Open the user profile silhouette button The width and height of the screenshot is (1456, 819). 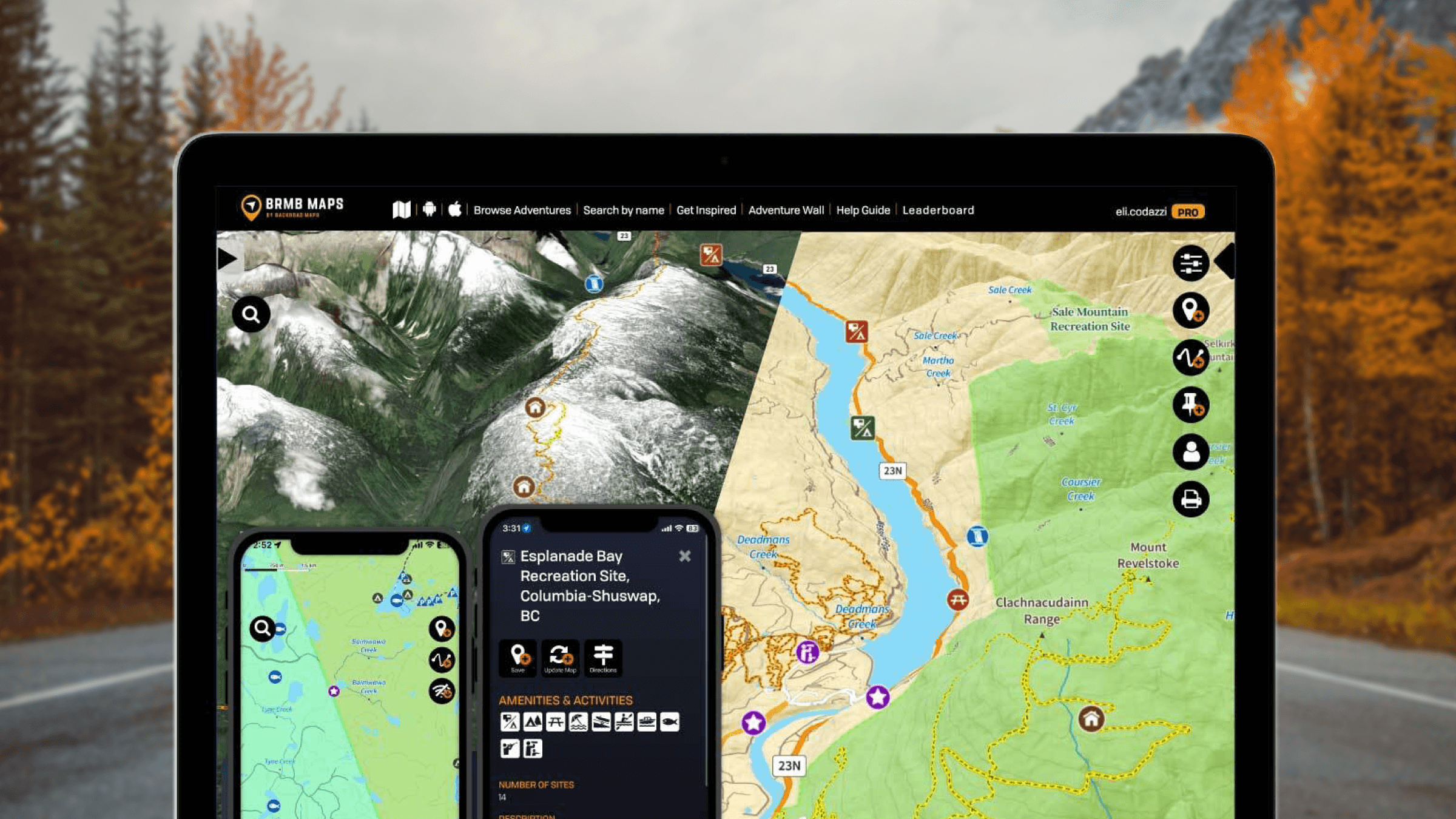point(1190,452)
